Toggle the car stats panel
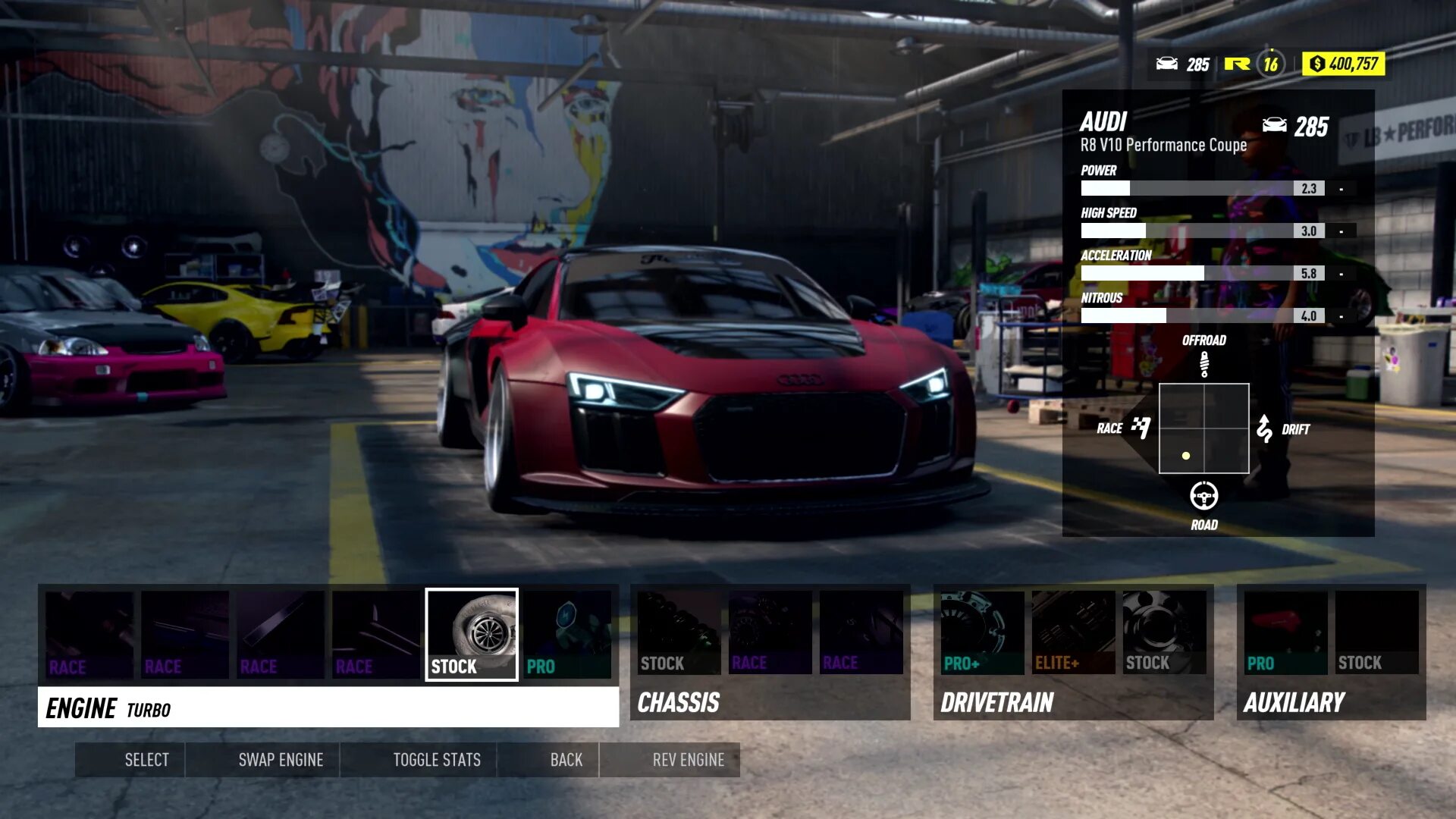This screenshot has height=819, width=1456. (x=437, y=760)
